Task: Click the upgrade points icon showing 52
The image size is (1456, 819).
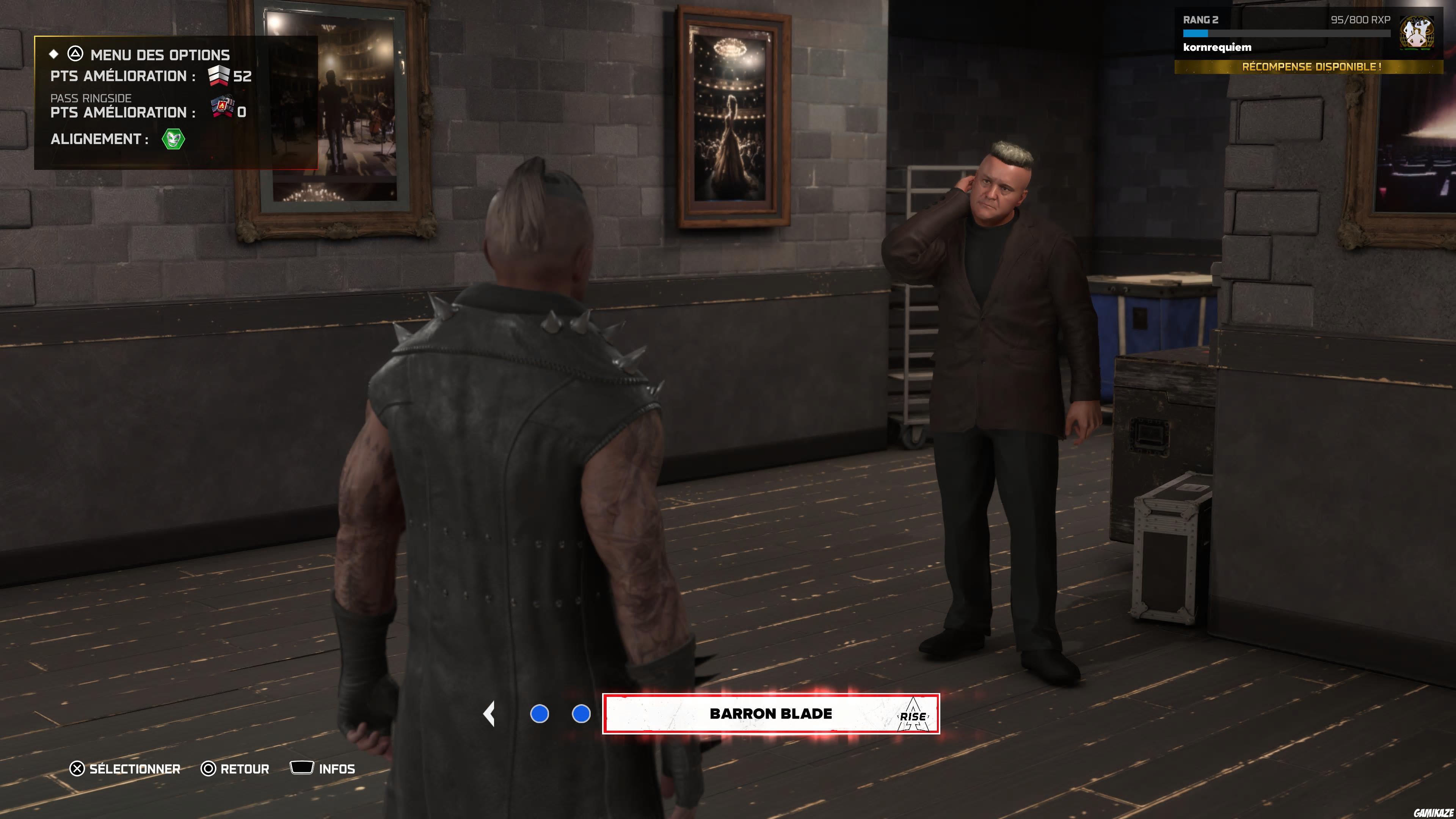Action: point(219,76)
